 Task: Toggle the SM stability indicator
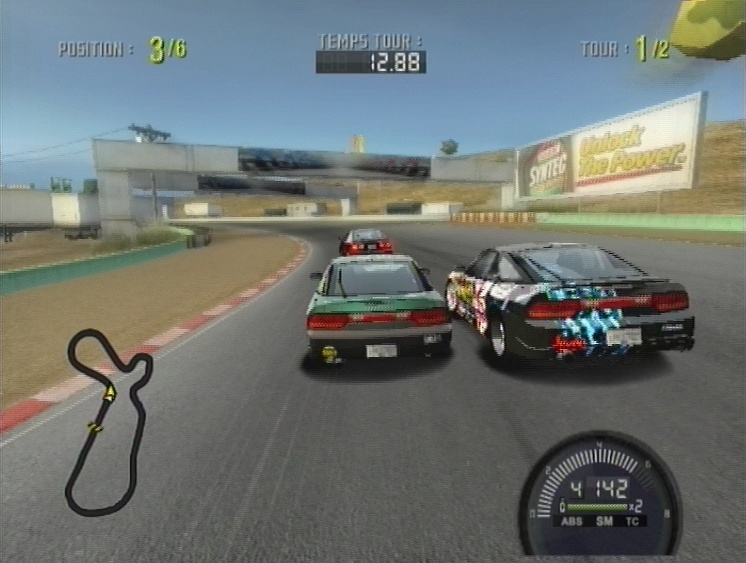[x=604, y=521]
